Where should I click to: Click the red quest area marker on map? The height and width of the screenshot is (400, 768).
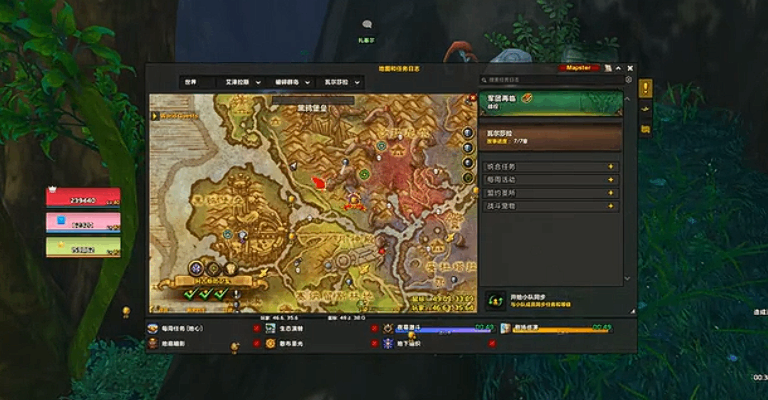click(x=319, y=183)
